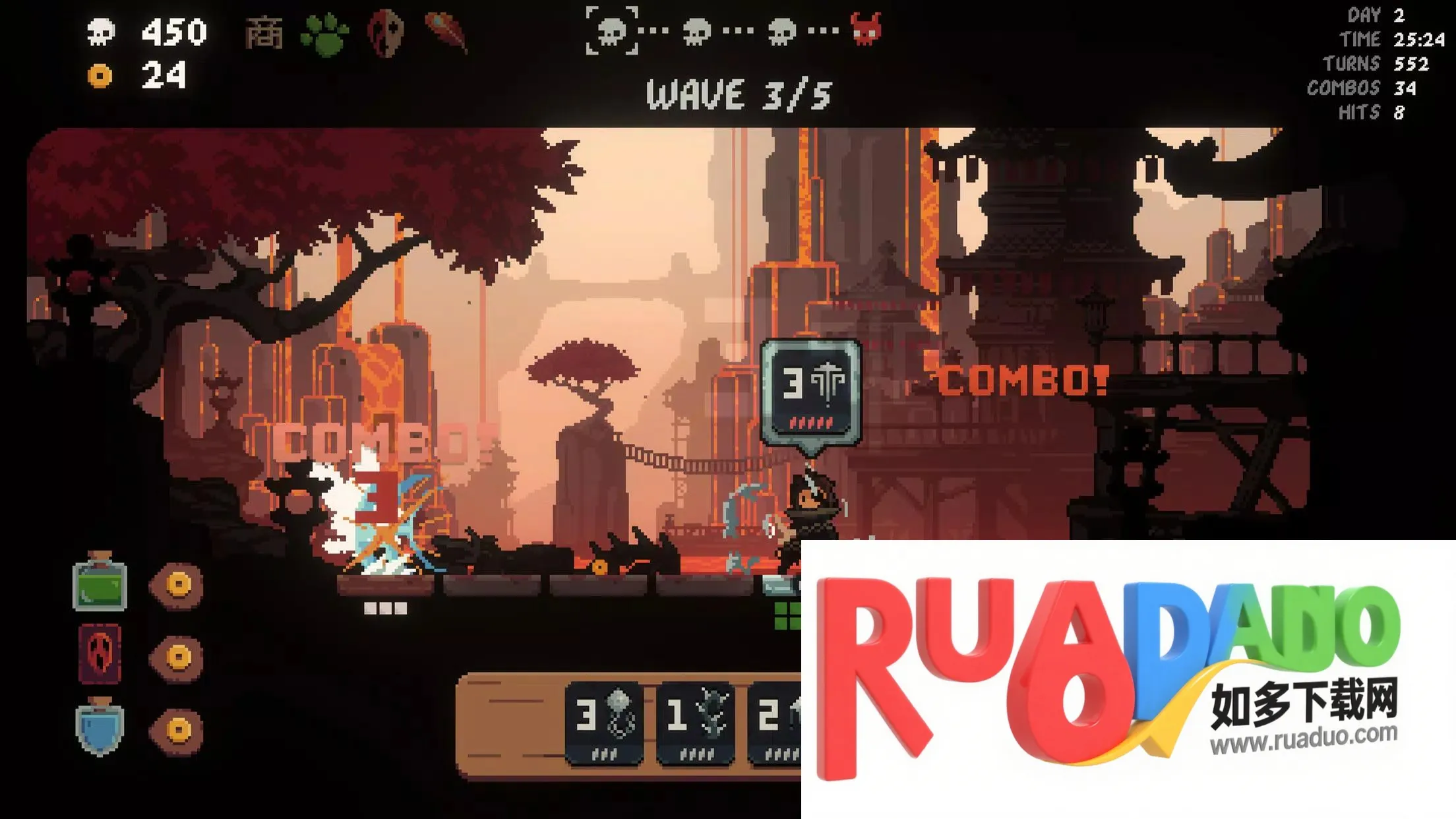Screen dimensions: 1456x819
Task: Use the red mask scroll card
Action: [x=100, y=654]
